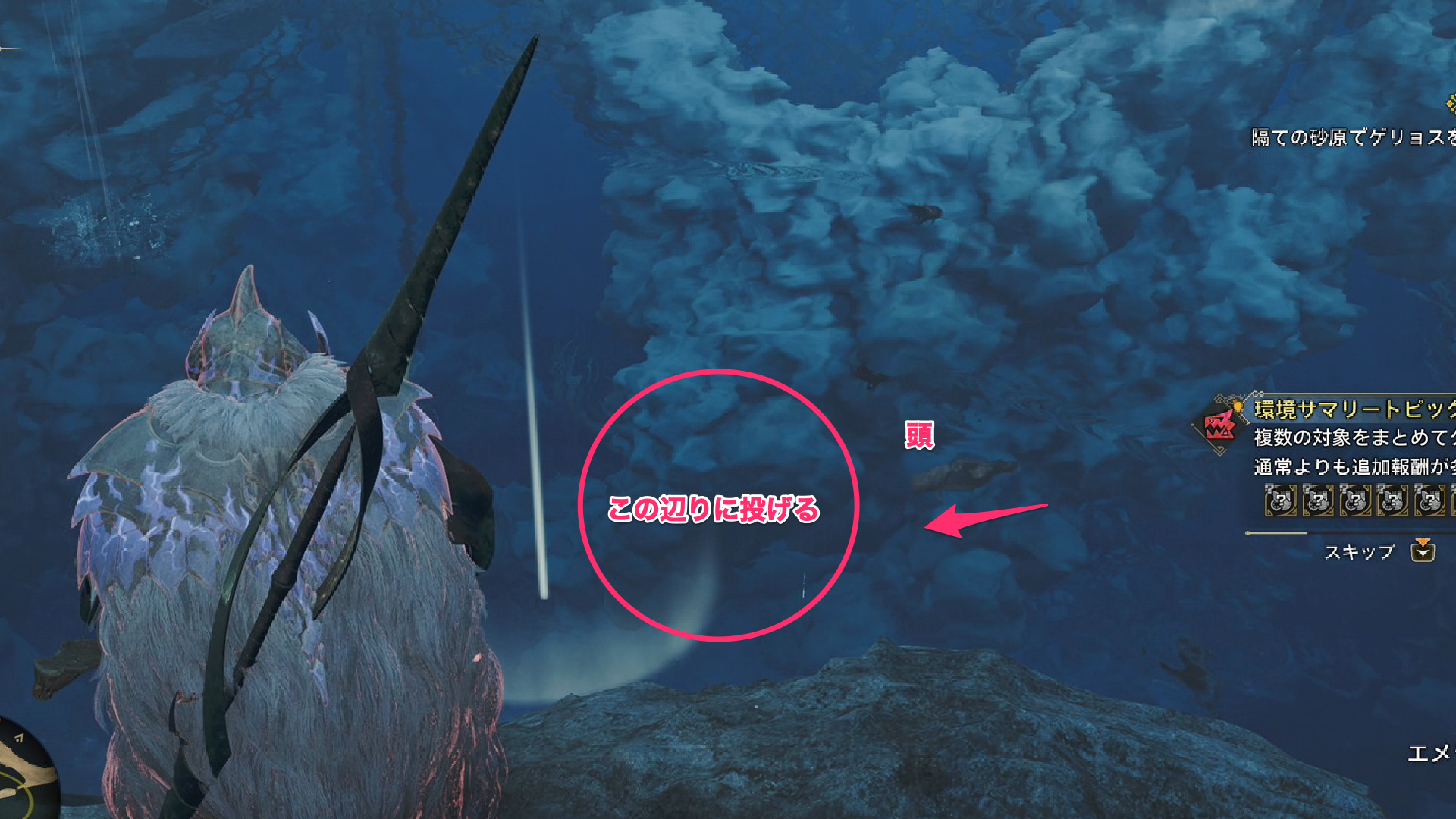The height and width of the screenshot is (819, 1456).
Task: Click the fifth monster reward slot icon
Action: click(x=1432, y=500)
